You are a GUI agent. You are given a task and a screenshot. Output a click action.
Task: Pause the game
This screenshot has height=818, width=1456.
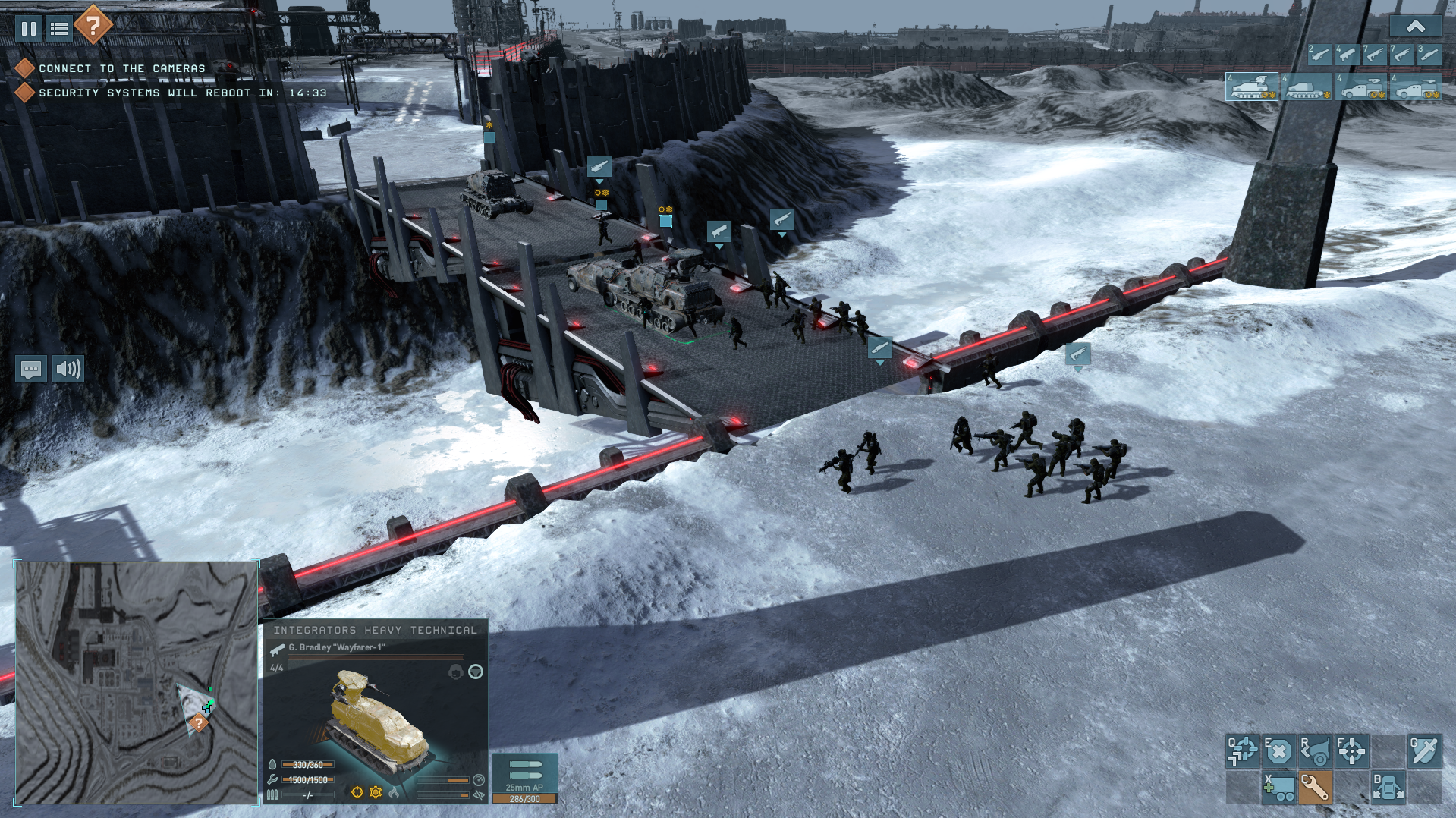pyautogui.click(x=29, y=29)
